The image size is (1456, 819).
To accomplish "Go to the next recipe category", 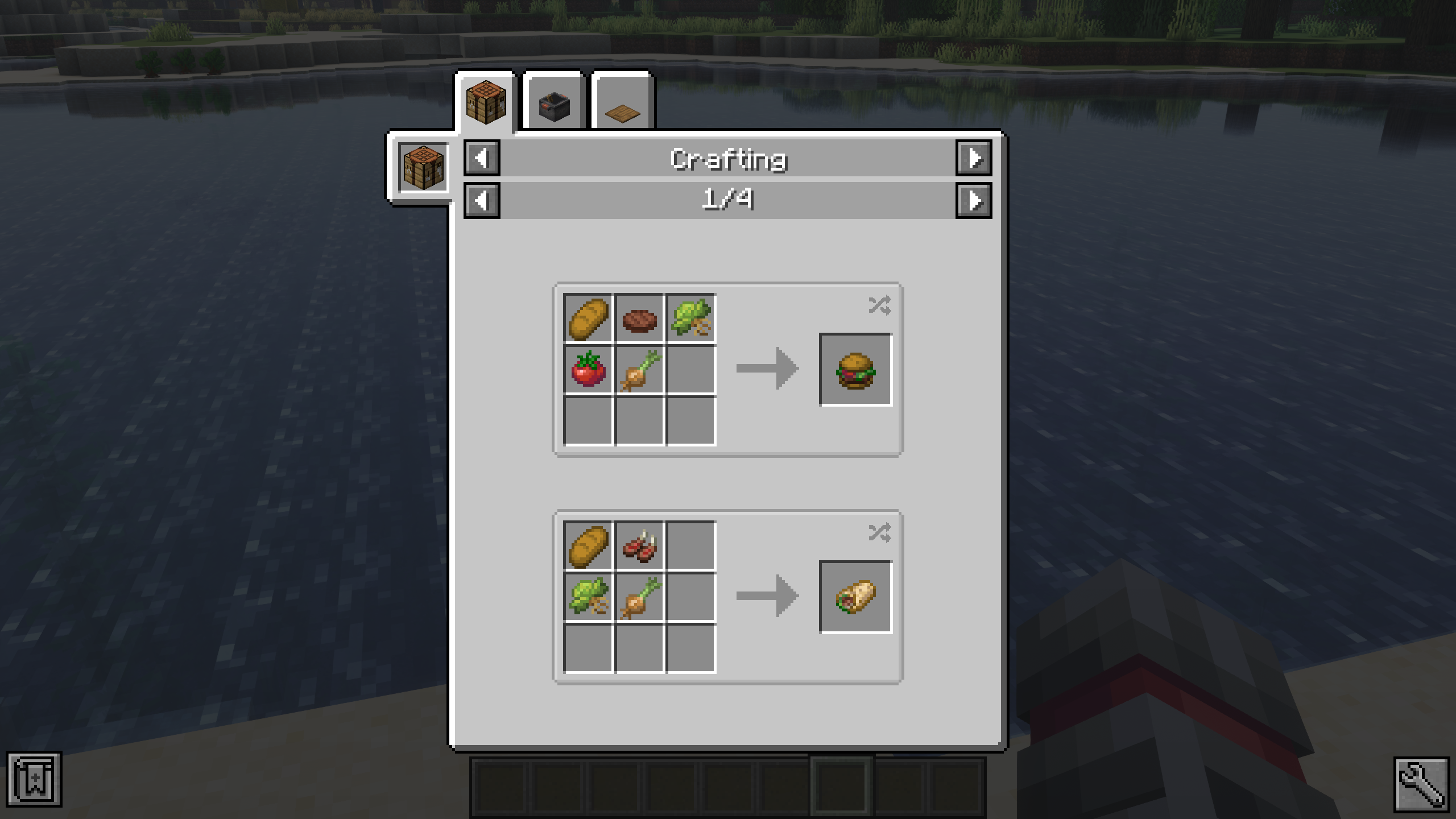I will (x=974, y=158).
